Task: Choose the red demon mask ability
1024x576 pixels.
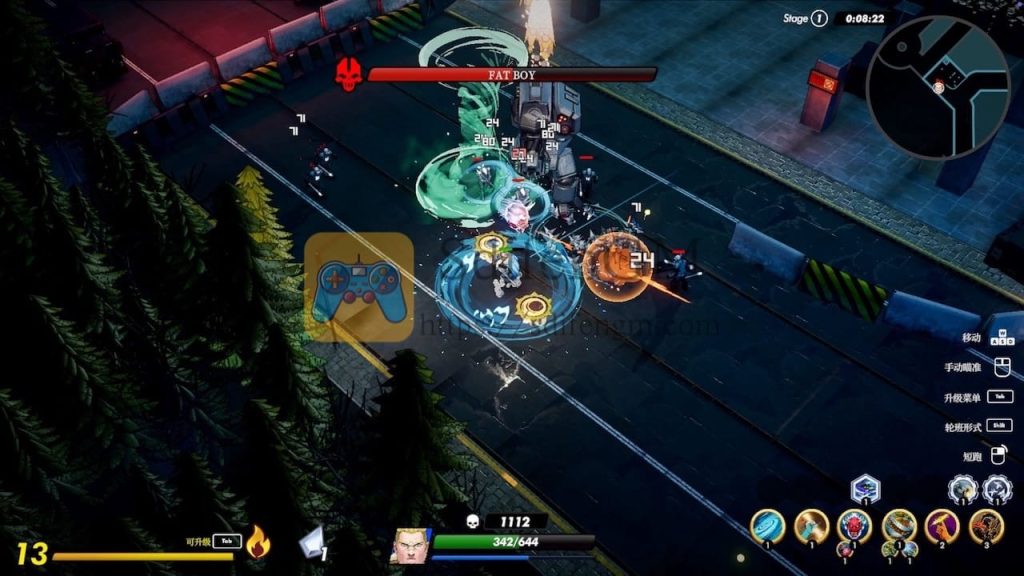Action: click(x=855, y=526)
